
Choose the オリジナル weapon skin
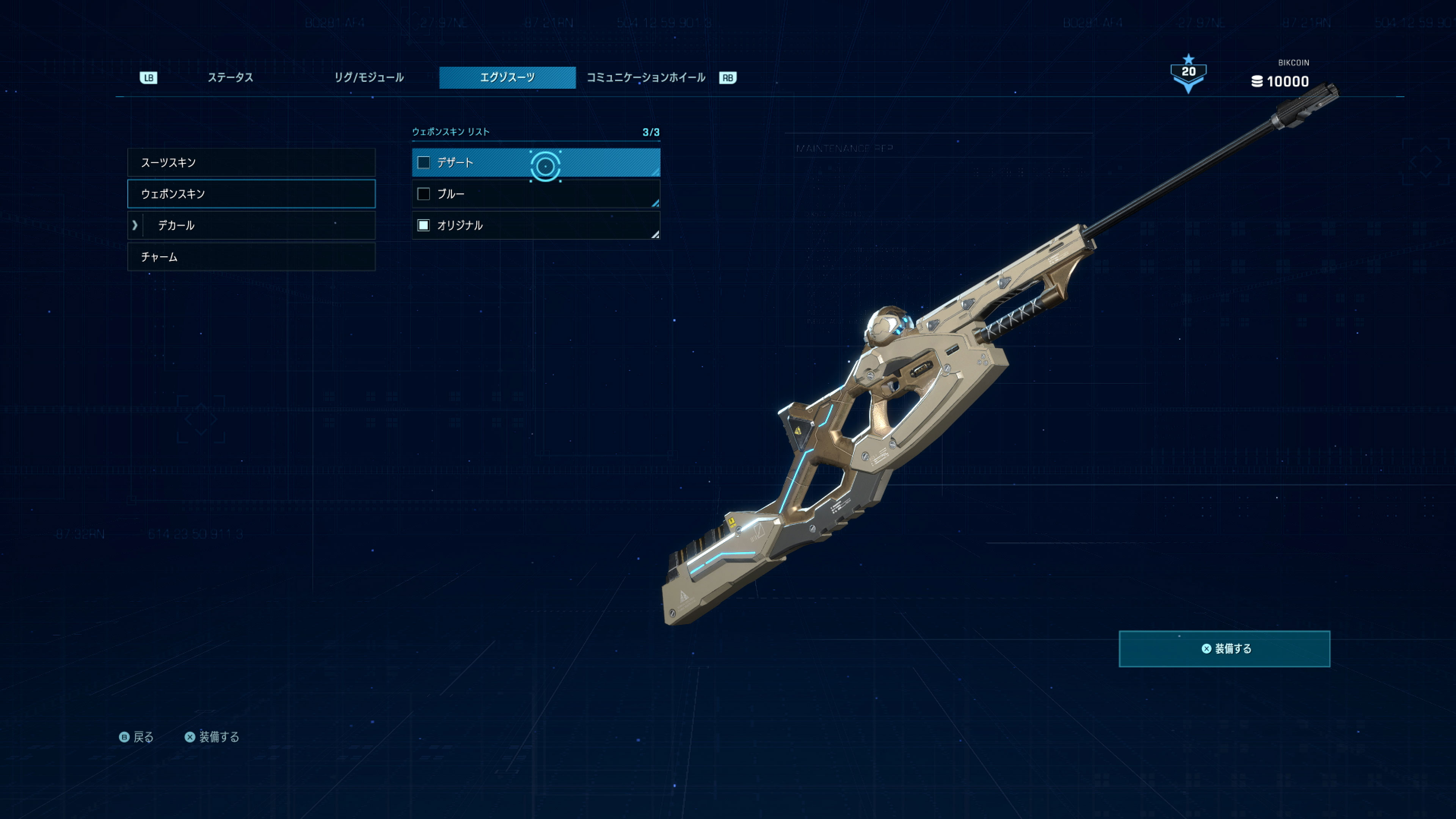tap(535, 226)
